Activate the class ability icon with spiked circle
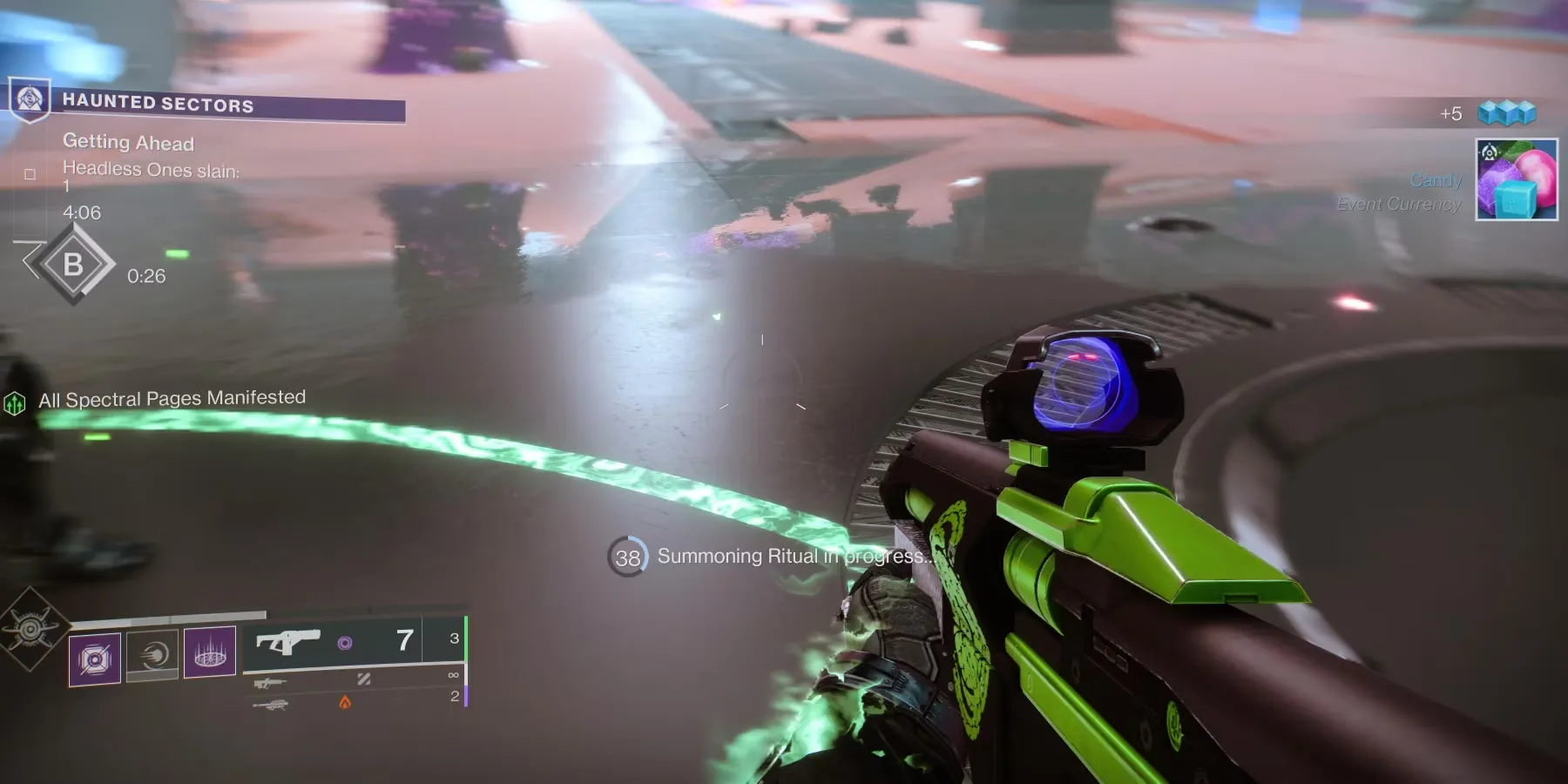The image size is (1568, 784). tap(210, 652)
